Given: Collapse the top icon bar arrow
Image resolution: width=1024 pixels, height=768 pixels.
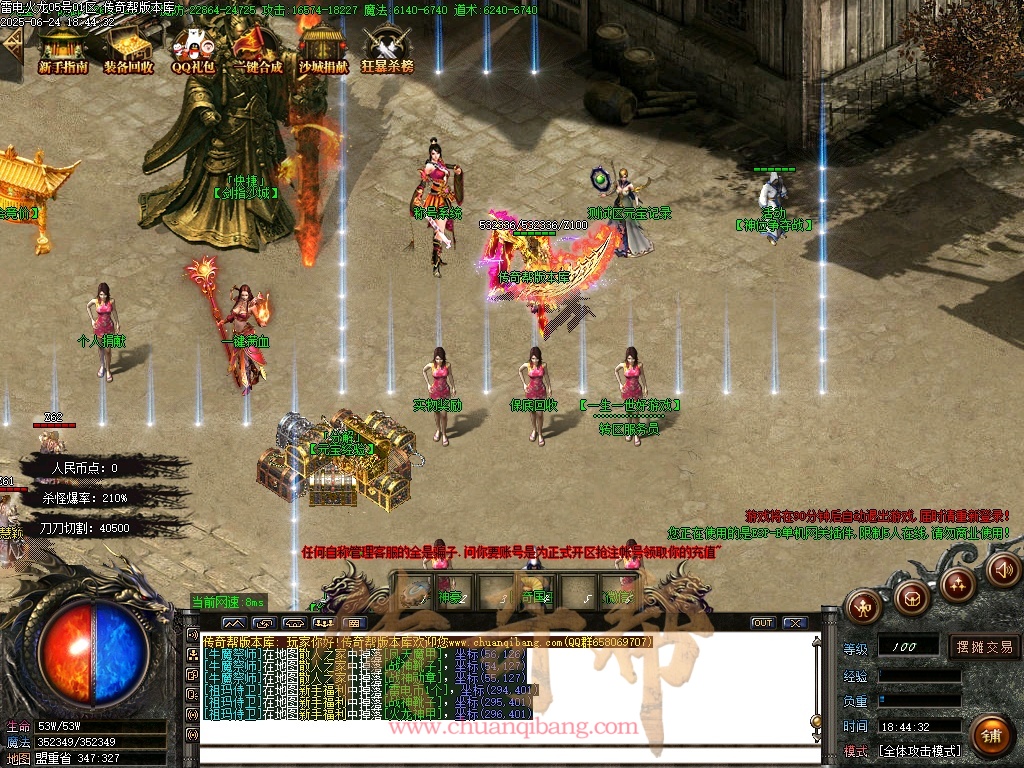Looking at the screenshot, I should point(11,43).
